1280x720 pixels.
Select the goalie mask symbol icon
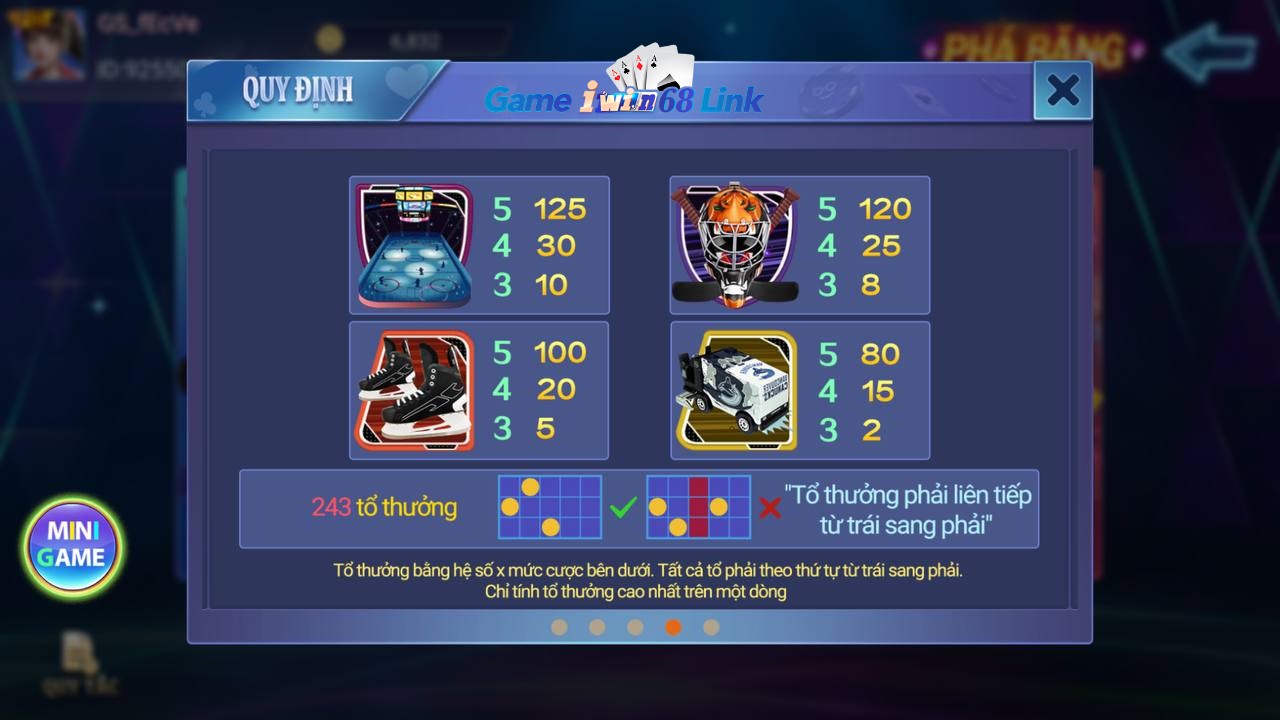point(735,243)
